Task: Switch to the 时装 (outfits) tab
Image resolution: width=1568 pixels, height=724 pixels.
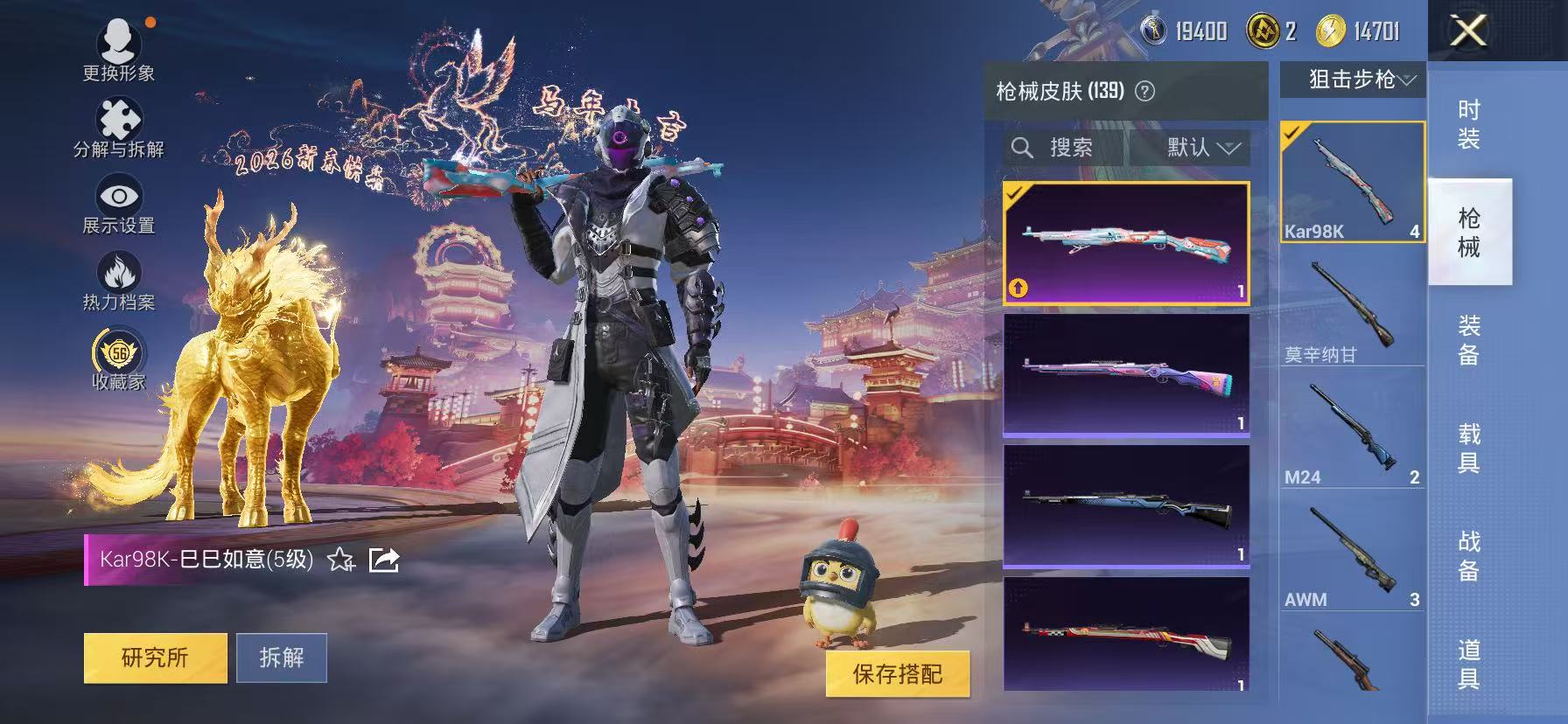Action: pos(1468,125)
